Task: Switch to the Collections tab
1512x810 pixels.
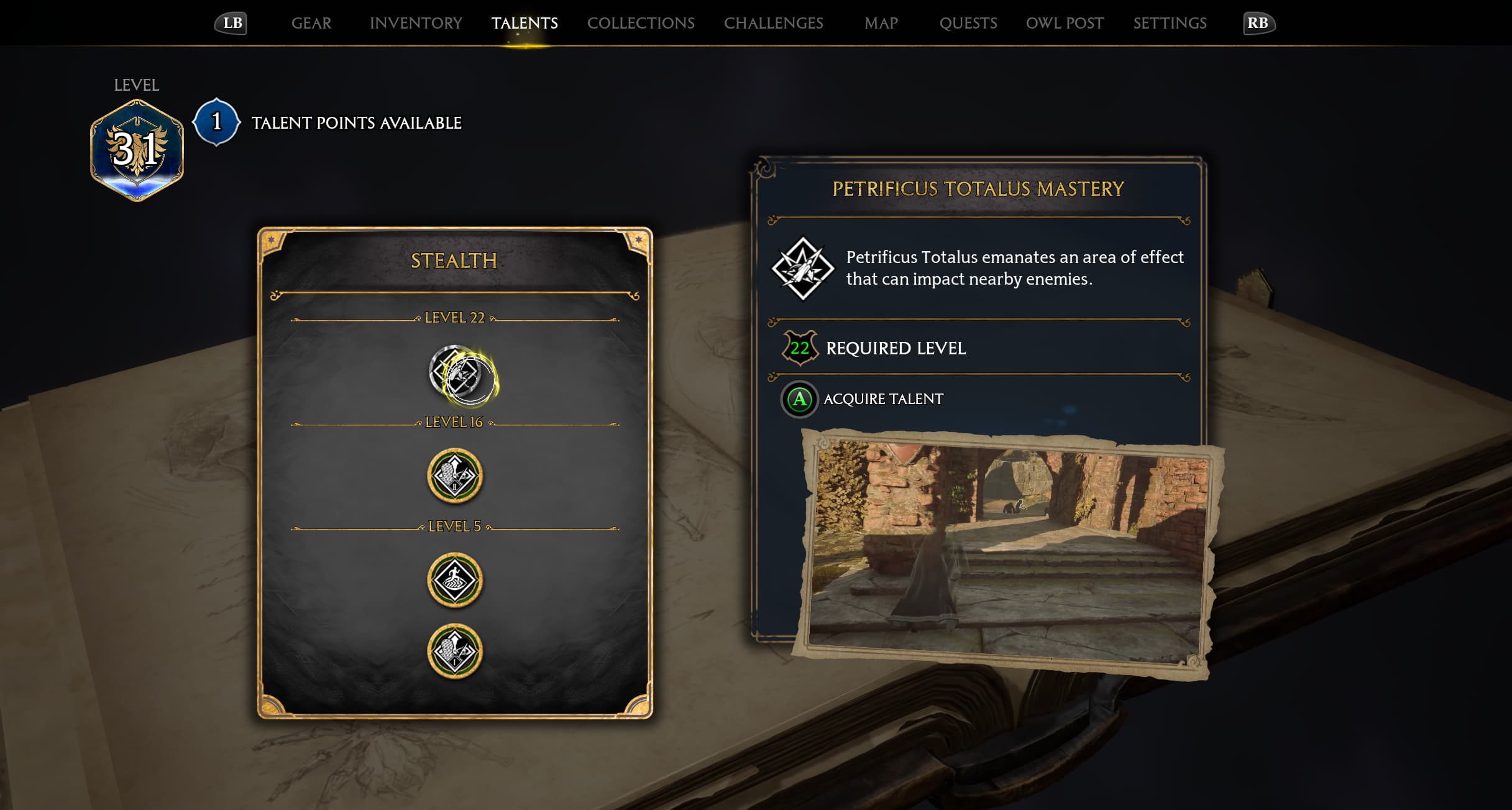Action: click(641, 23)
